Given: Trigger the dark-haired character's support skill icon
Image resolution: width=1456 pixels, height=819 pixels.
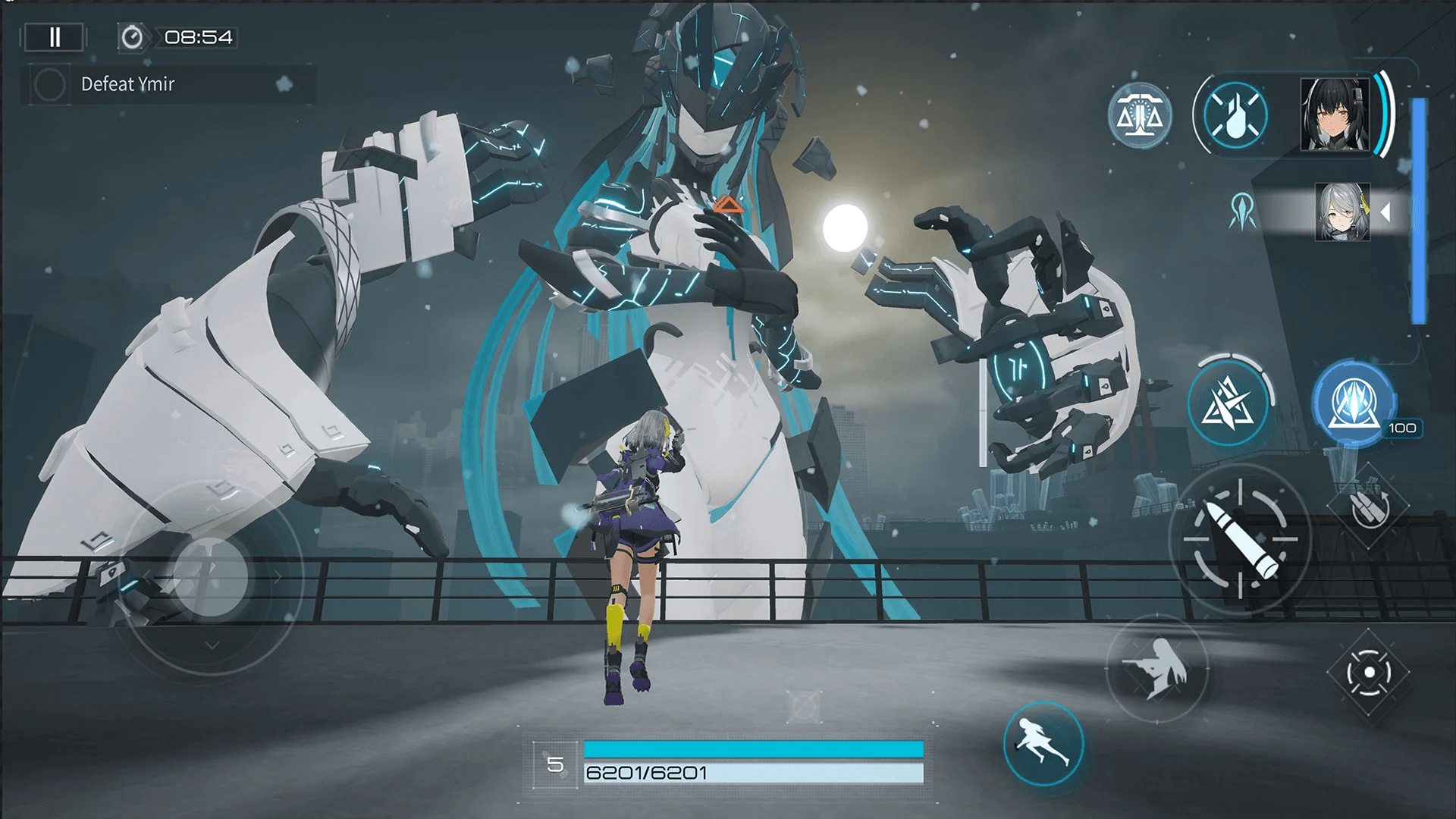Looking at the screenshot, I should [1235, 116].
